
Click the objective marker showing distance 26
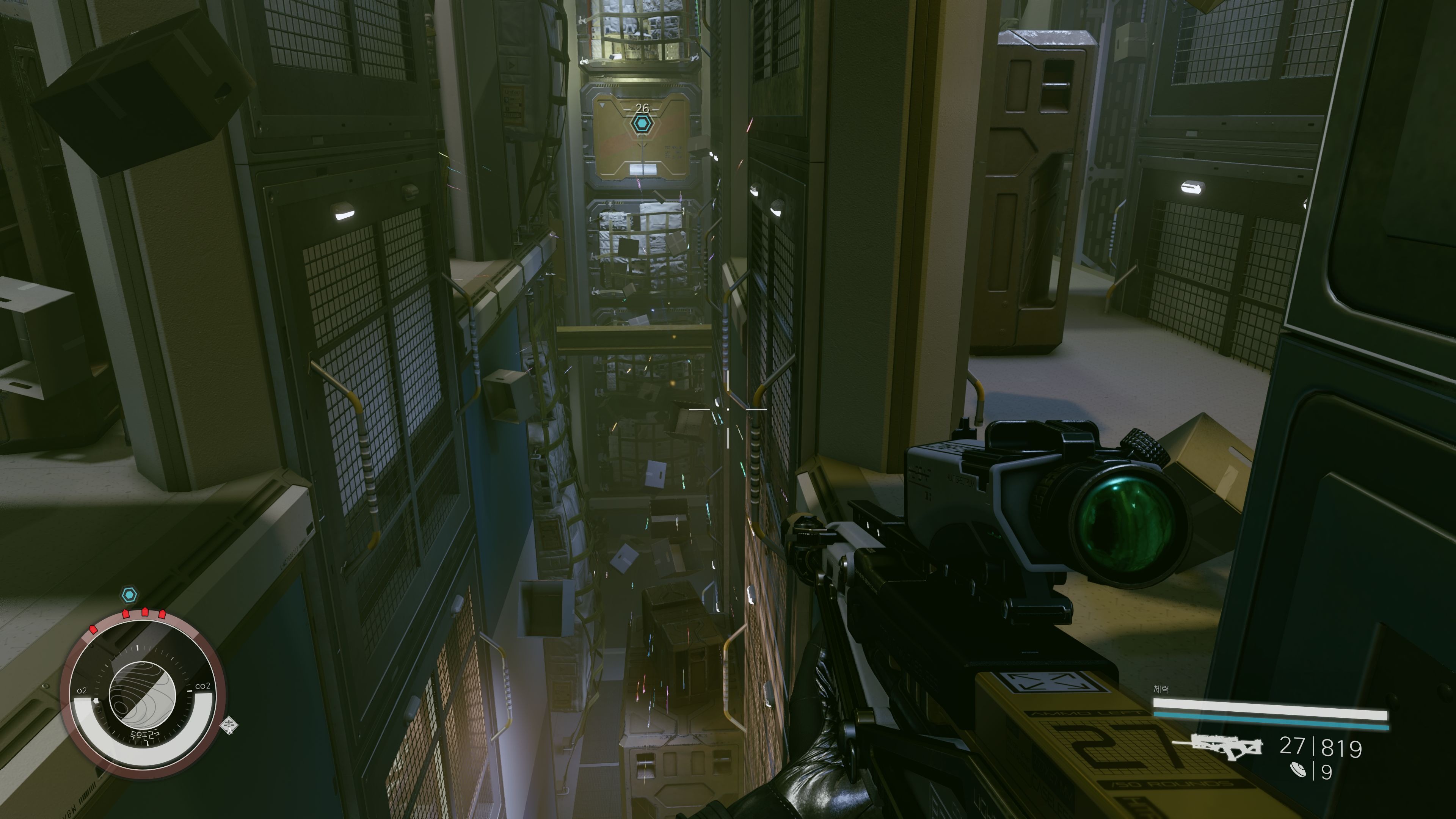642,123
